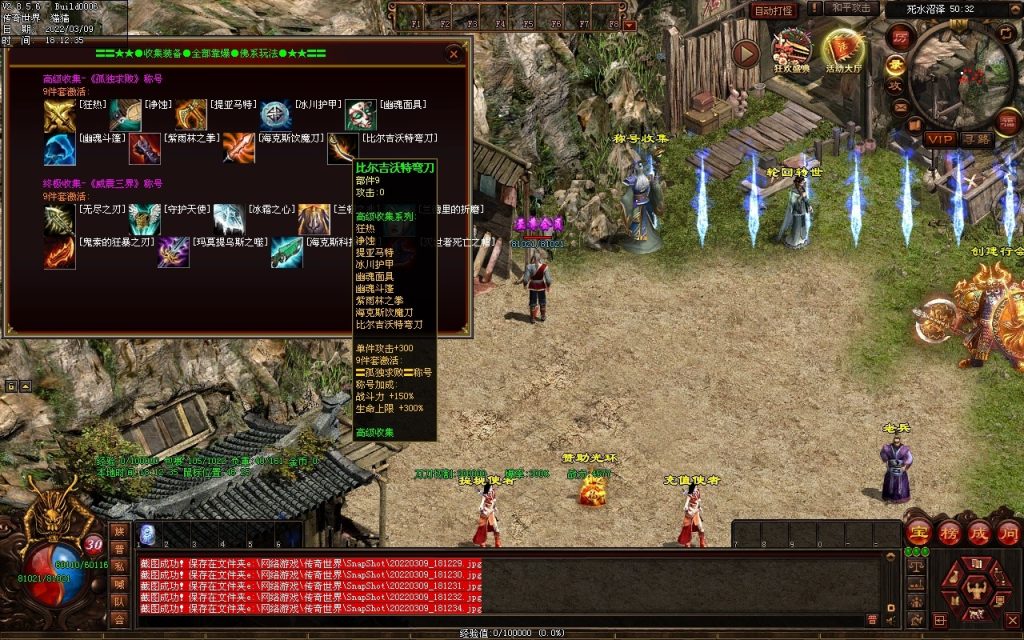1024x640 pixels.
Task: Select the 幽魂面具 mask item icon
Action: (x=361, y=116)
